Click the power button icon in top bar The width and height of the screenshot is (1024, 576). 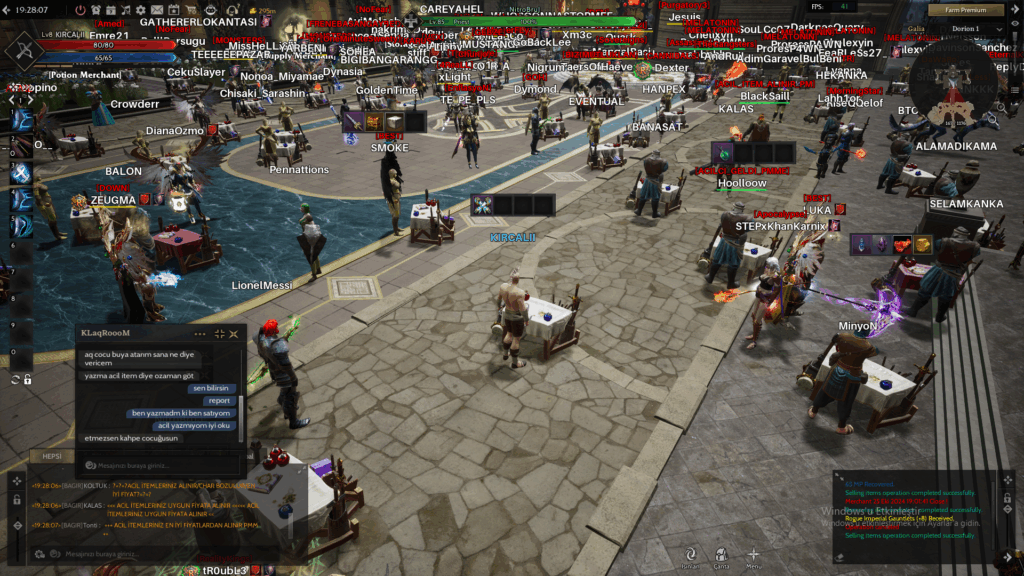(x=80, y=9)
